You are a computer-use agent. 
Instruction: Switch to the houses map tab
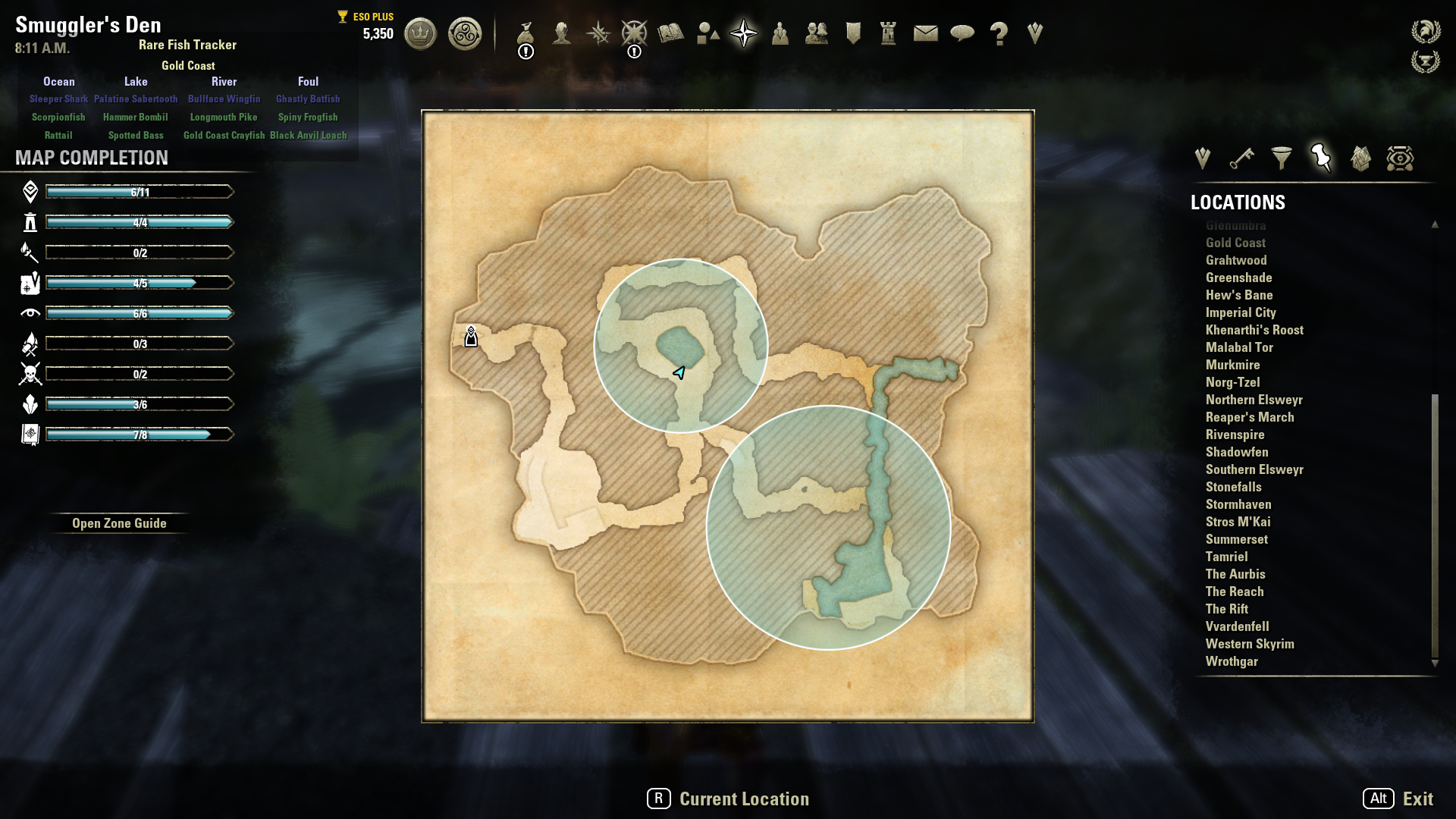point(1360,158)
